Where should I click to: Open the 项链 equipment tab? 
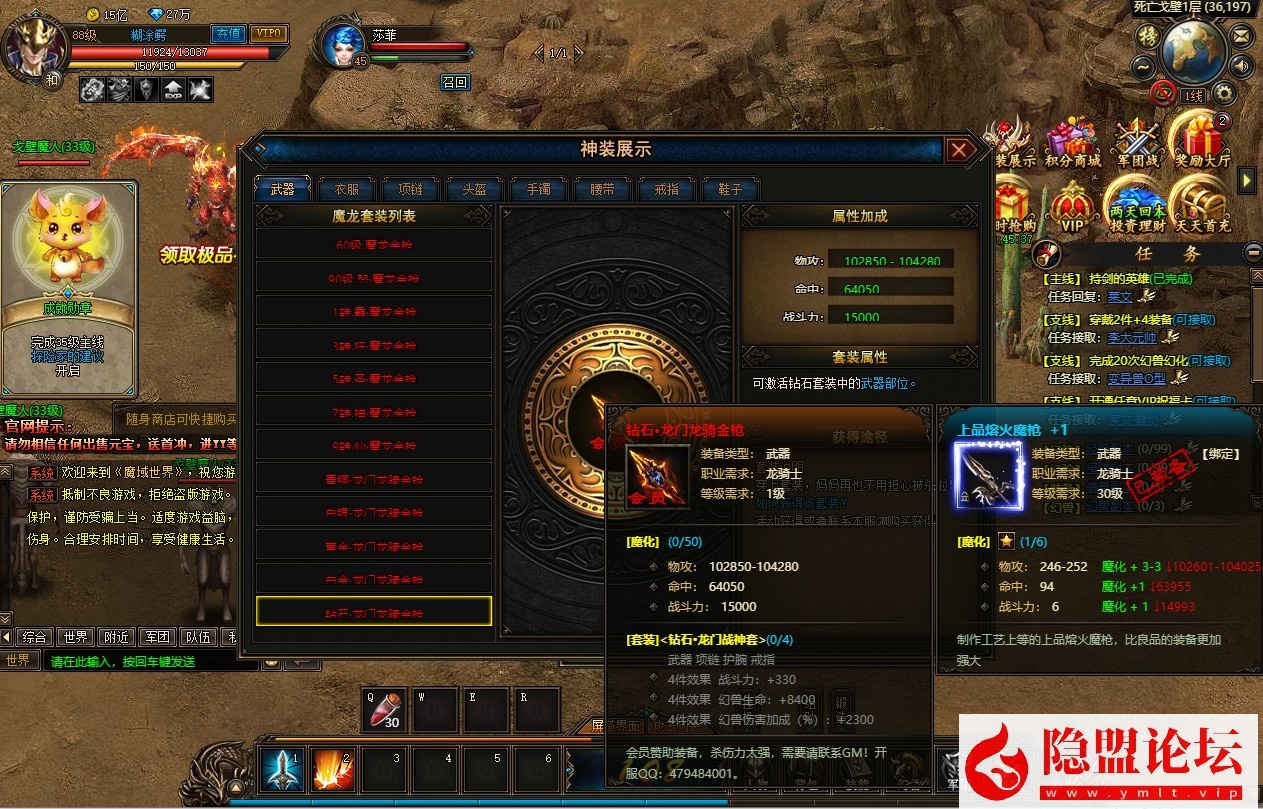click(x=410, y=189)
